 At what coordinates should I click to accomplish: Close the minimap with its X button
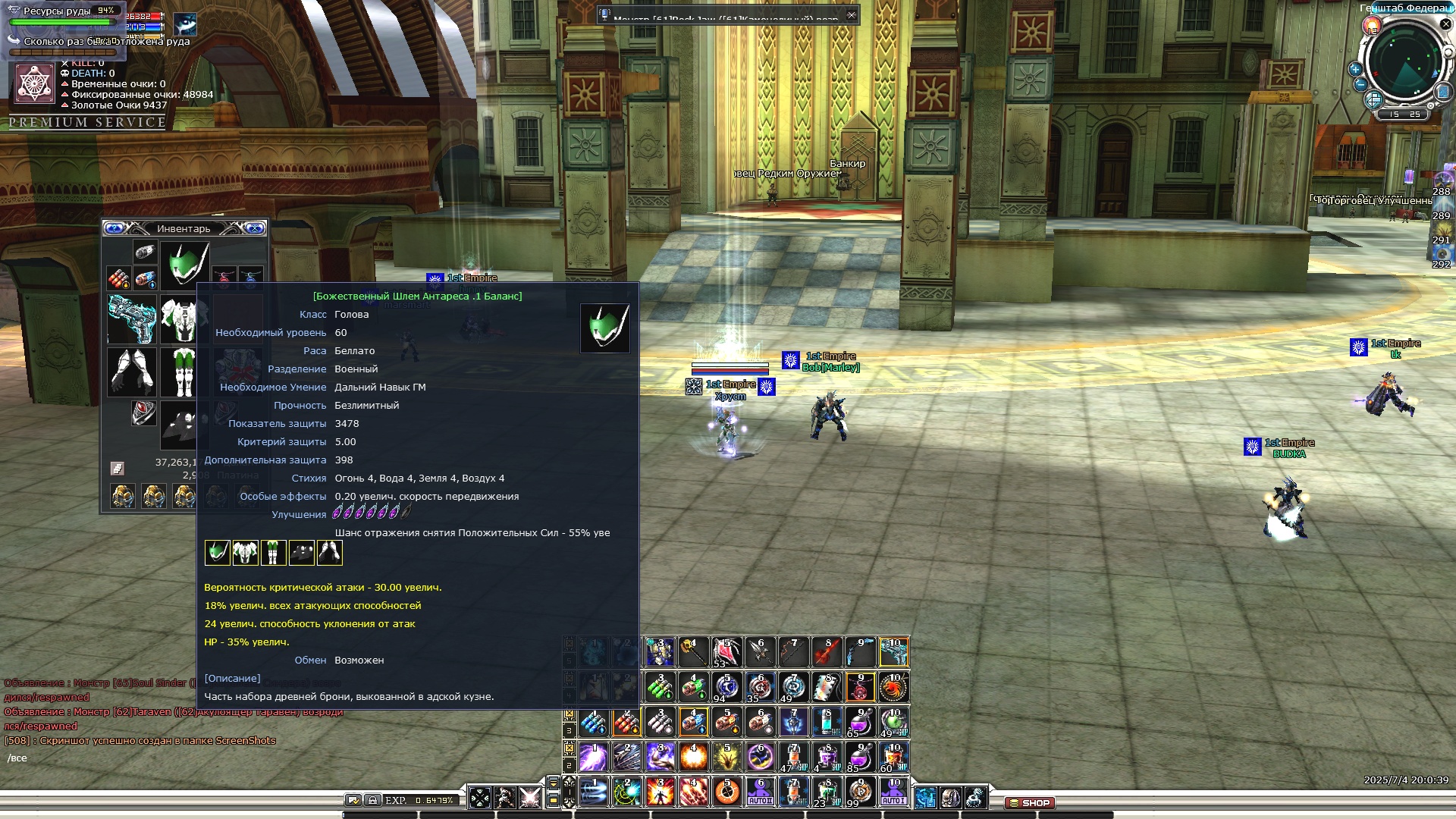(x=1445, y=24)
